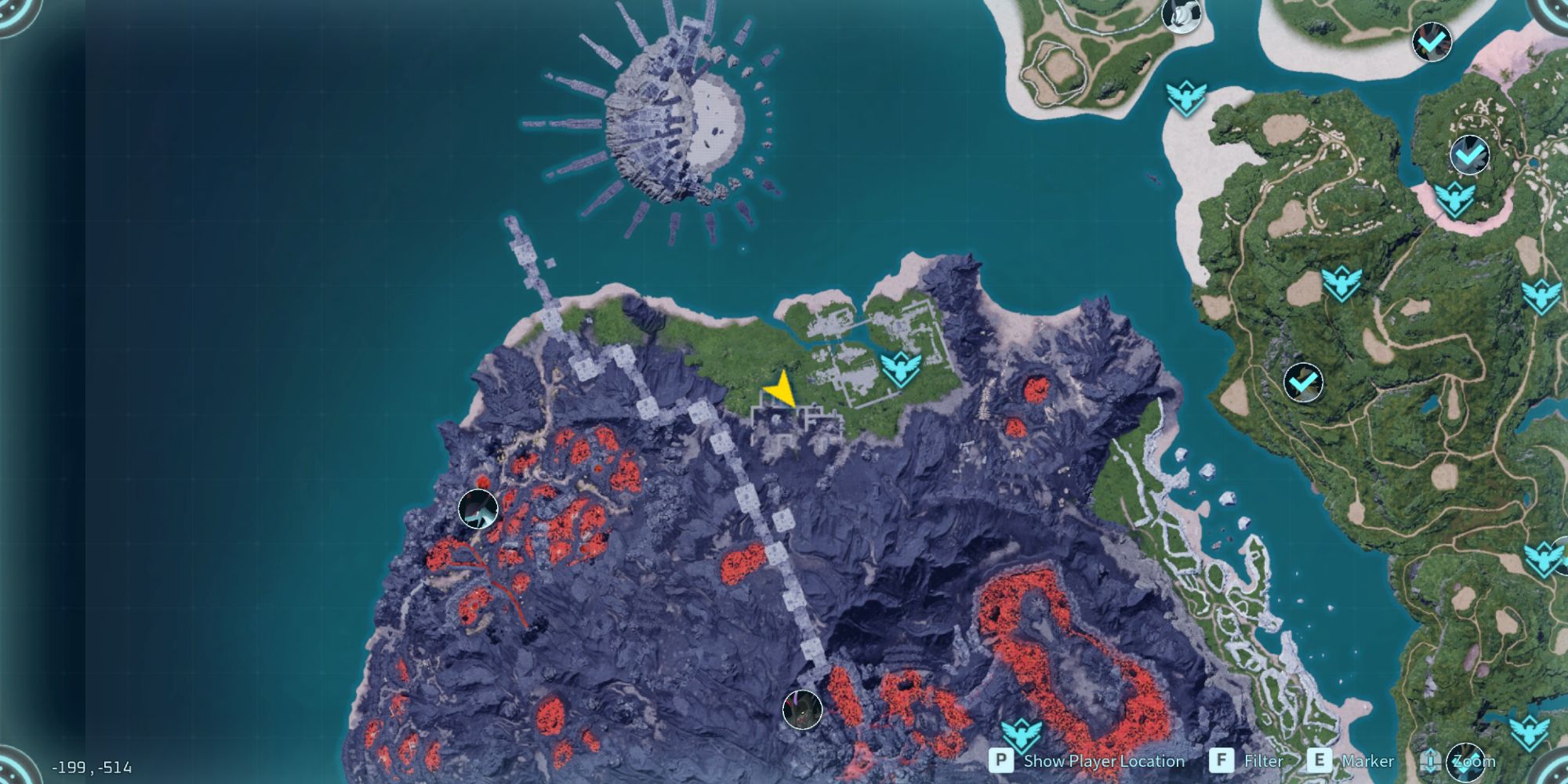Select the Marker option in the bottom bar
Image resolution: width=1568 pixels, height=784 pixels.
tap(1370, 760)
